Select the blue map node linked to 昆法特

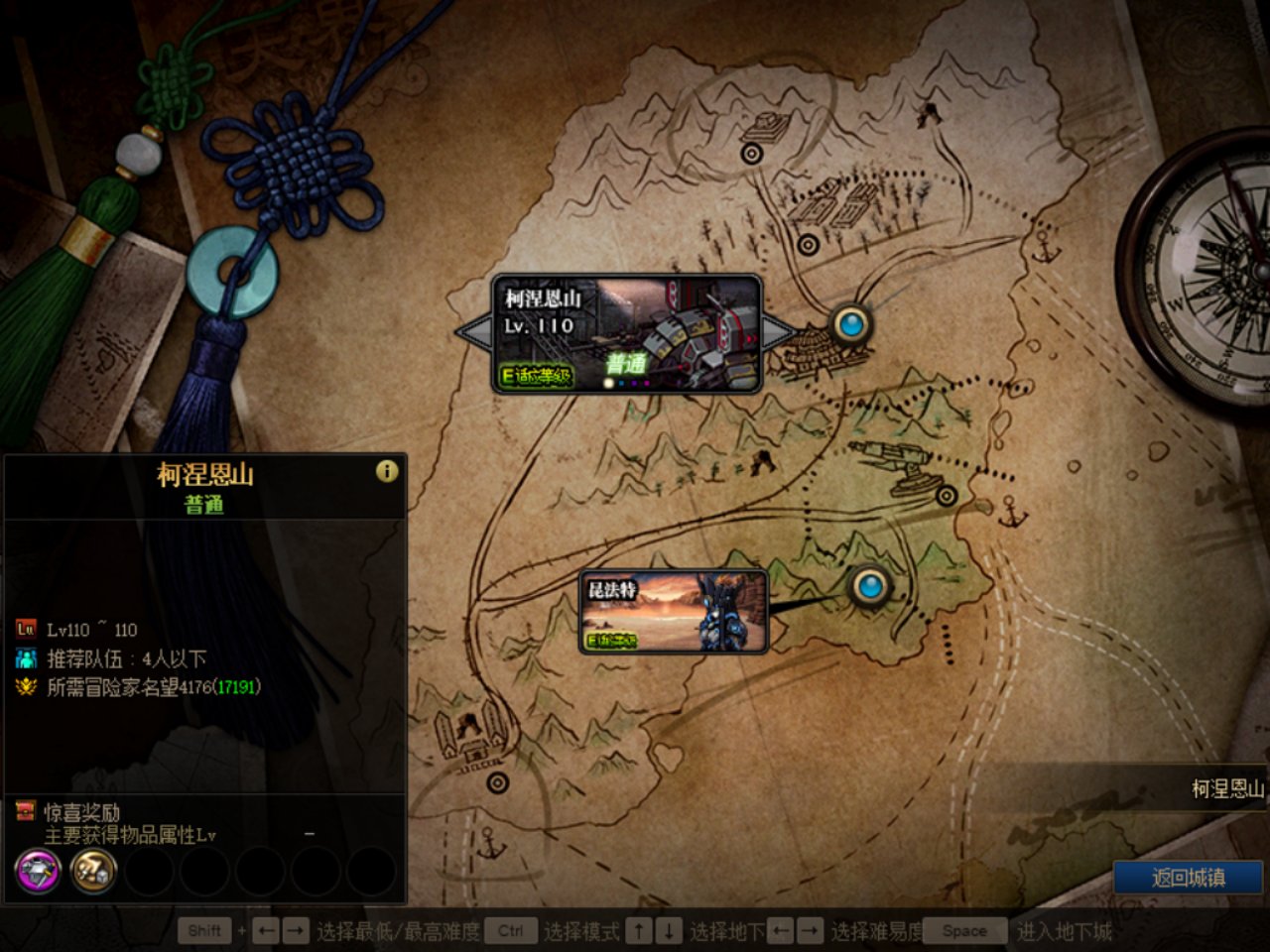click(870, 586)
